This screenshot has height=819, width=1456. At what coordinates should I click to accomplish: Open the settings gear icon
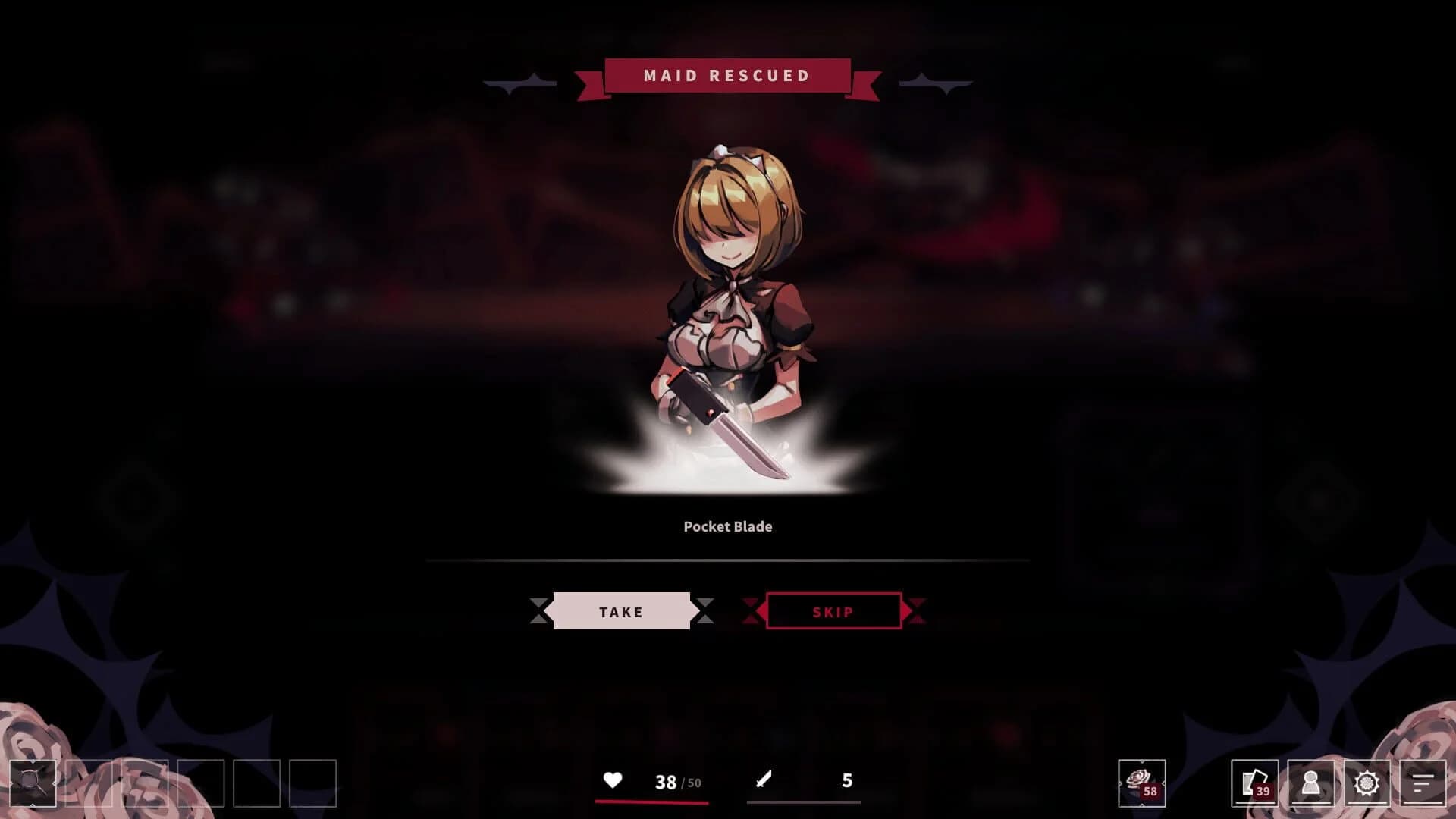point(1367,783)
